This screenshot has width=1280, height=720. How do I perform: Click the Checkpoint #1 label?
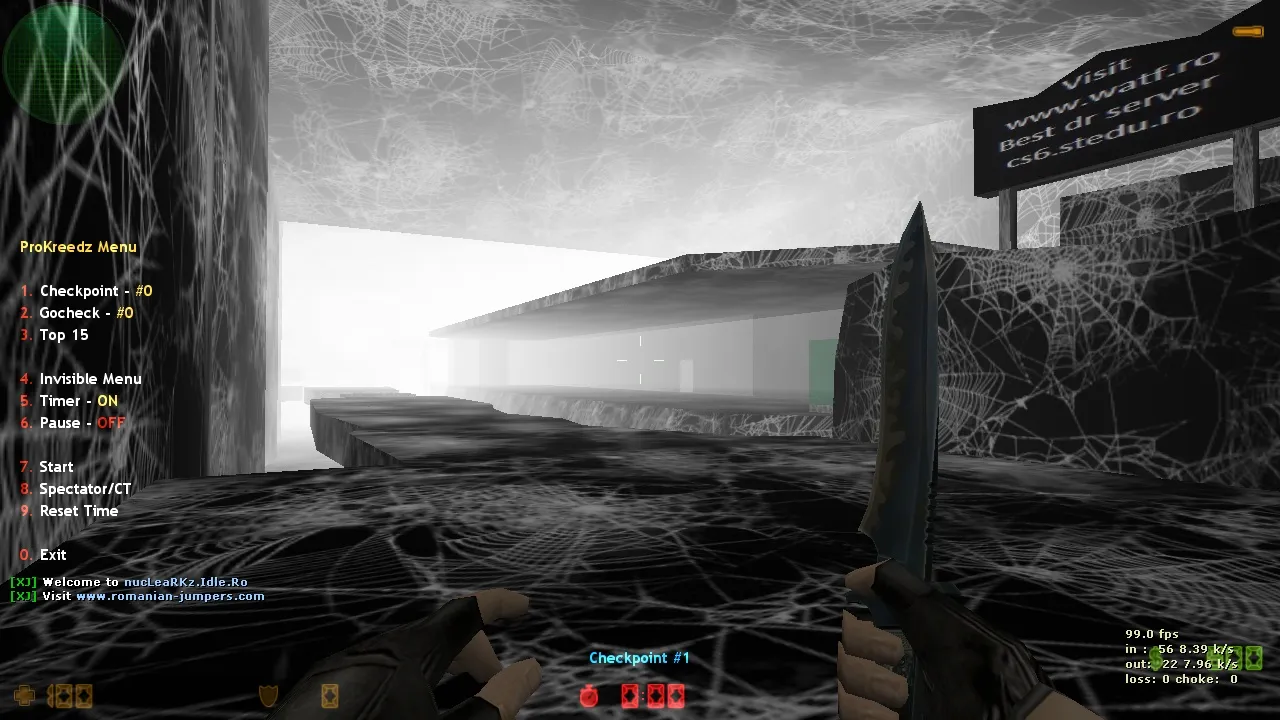coord(639,657)
